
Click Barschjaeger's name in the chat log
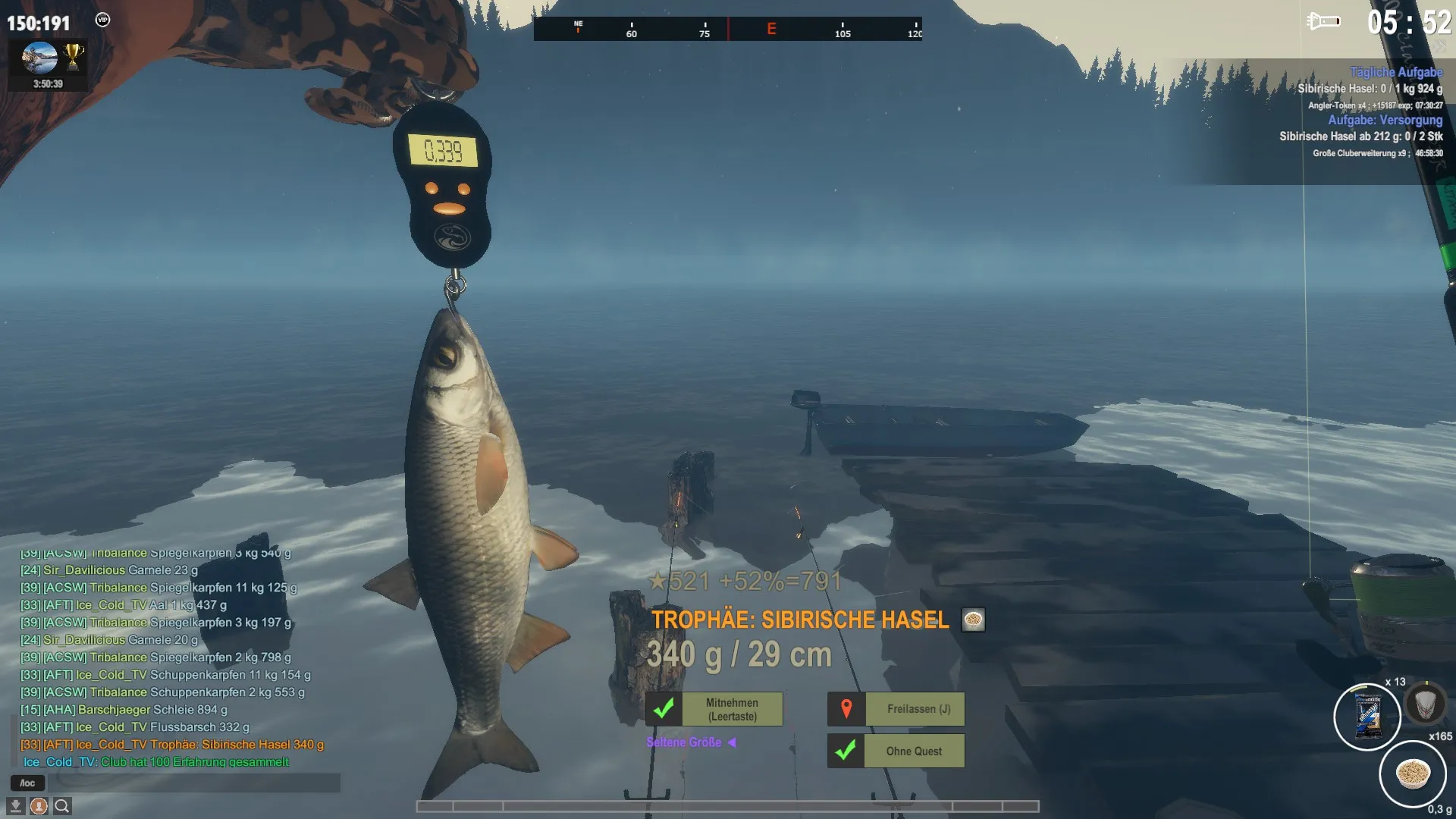click(x=114, y=710)
